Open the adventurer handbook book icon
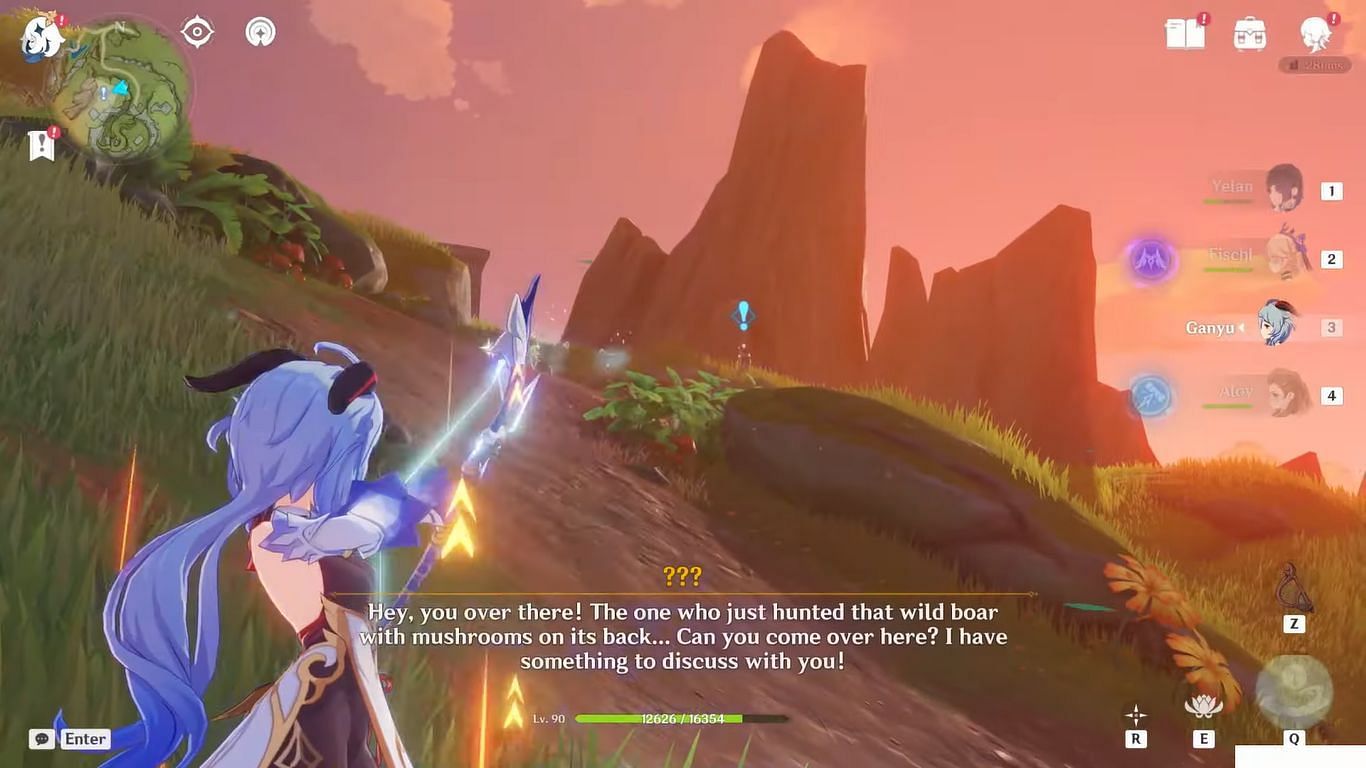Screen dimensions: 1366x768 [1185, 34]
